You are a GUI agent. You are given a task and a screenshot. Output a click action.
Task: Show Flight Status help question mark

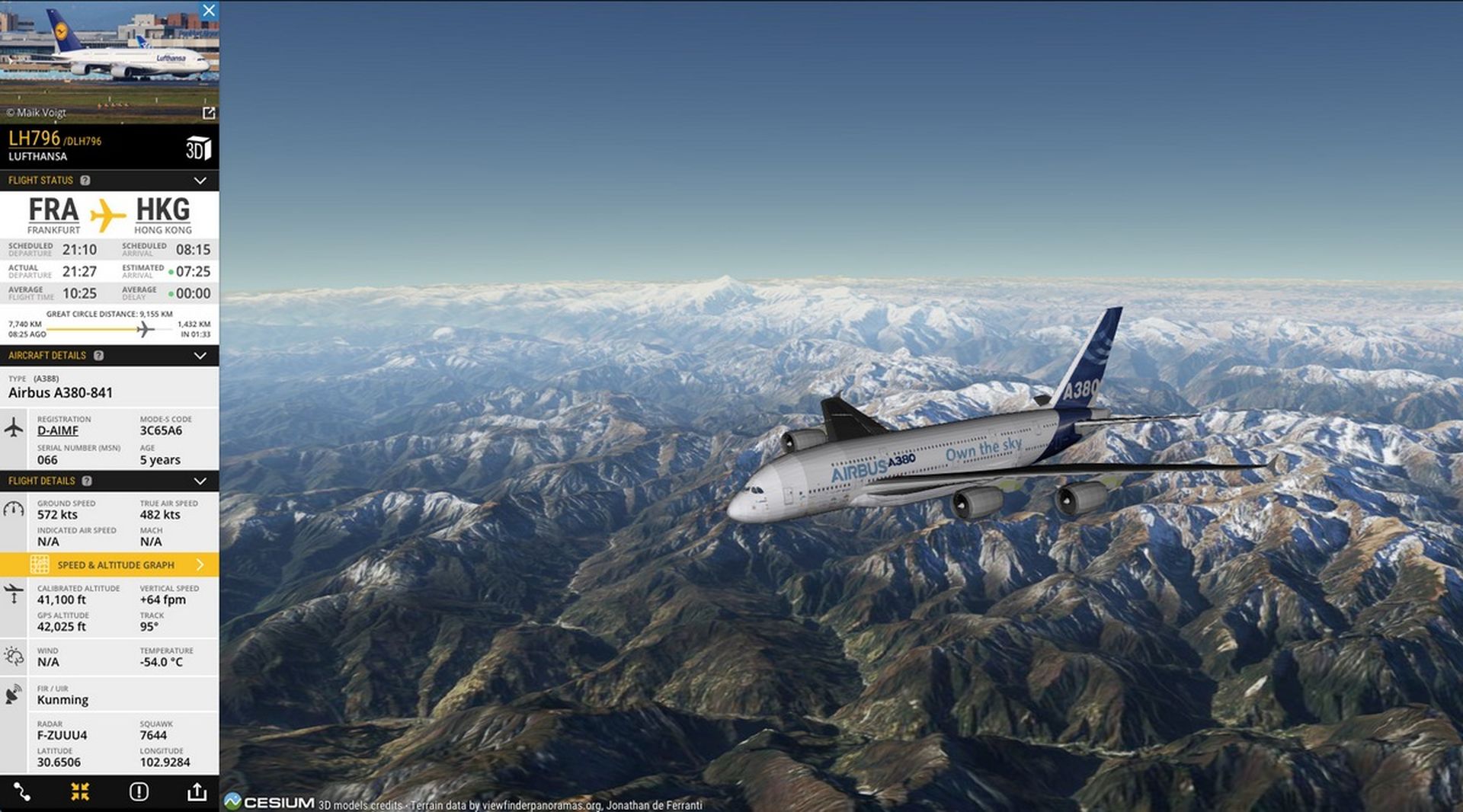85,181
